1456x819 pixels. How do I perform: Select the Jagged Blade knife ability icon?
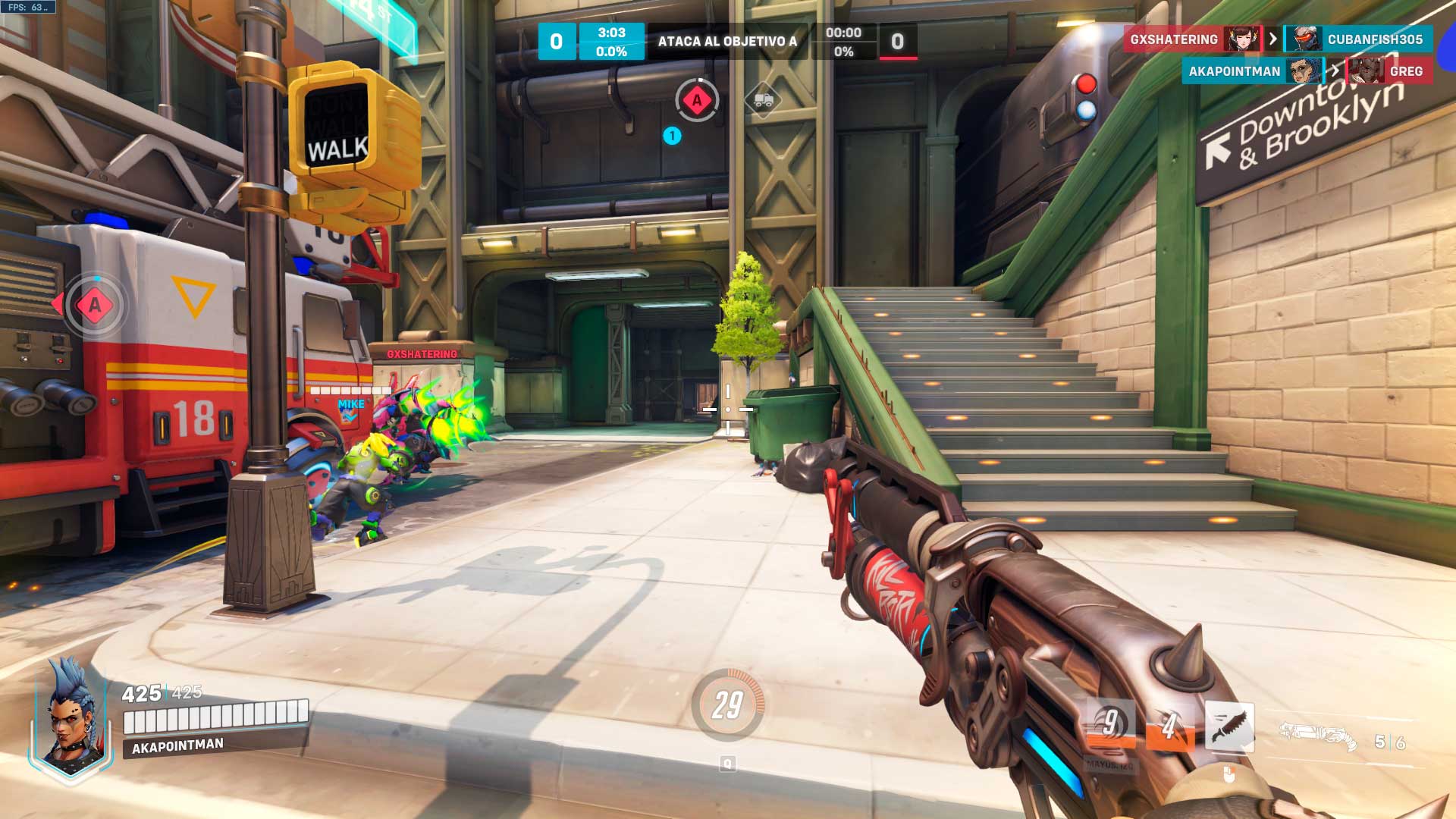[1229, 726]
